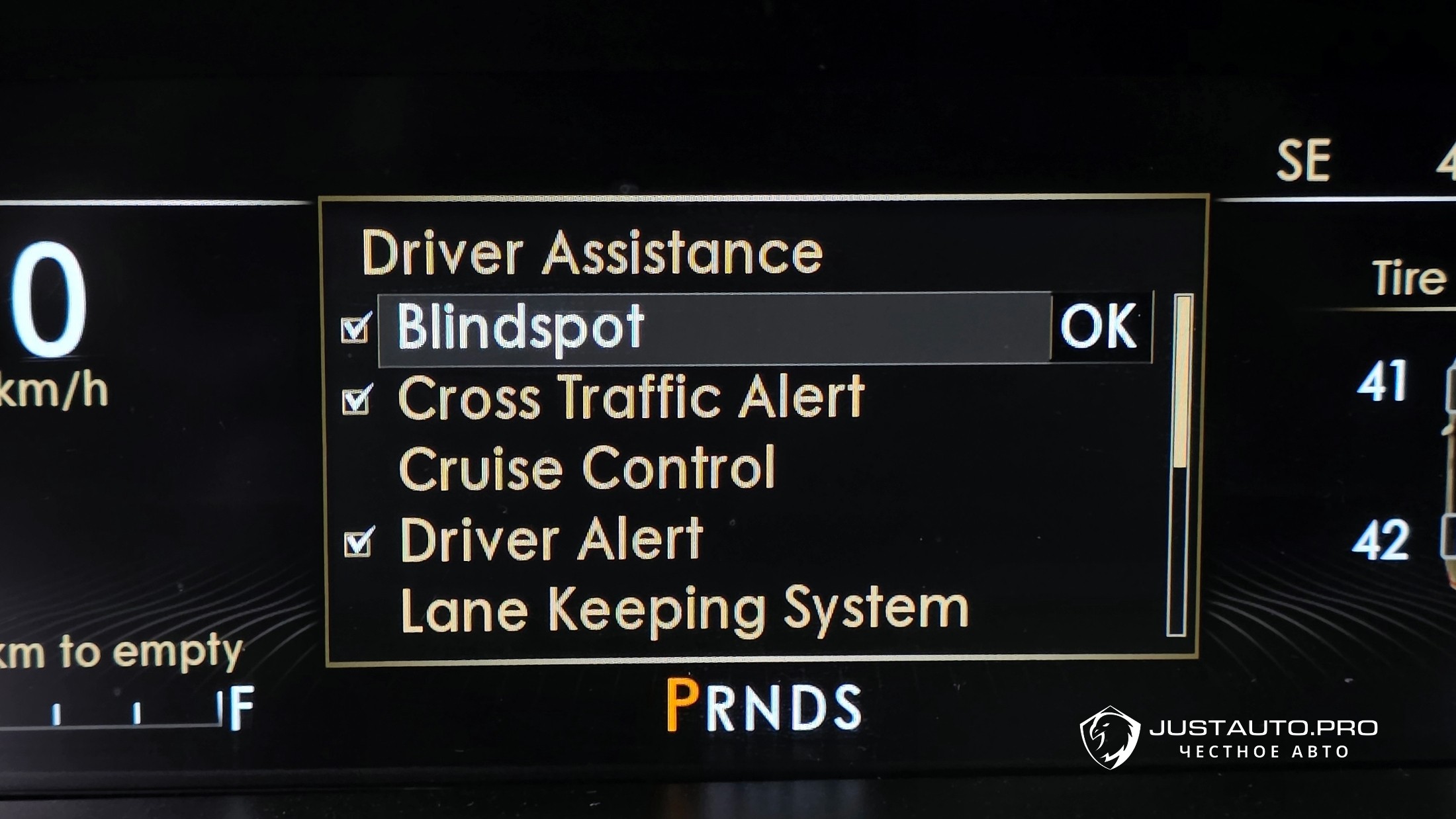The image size is (1456, 819).
Task: Choose the Cross Traffic Alert entry
Action: (x=631, y=398)
